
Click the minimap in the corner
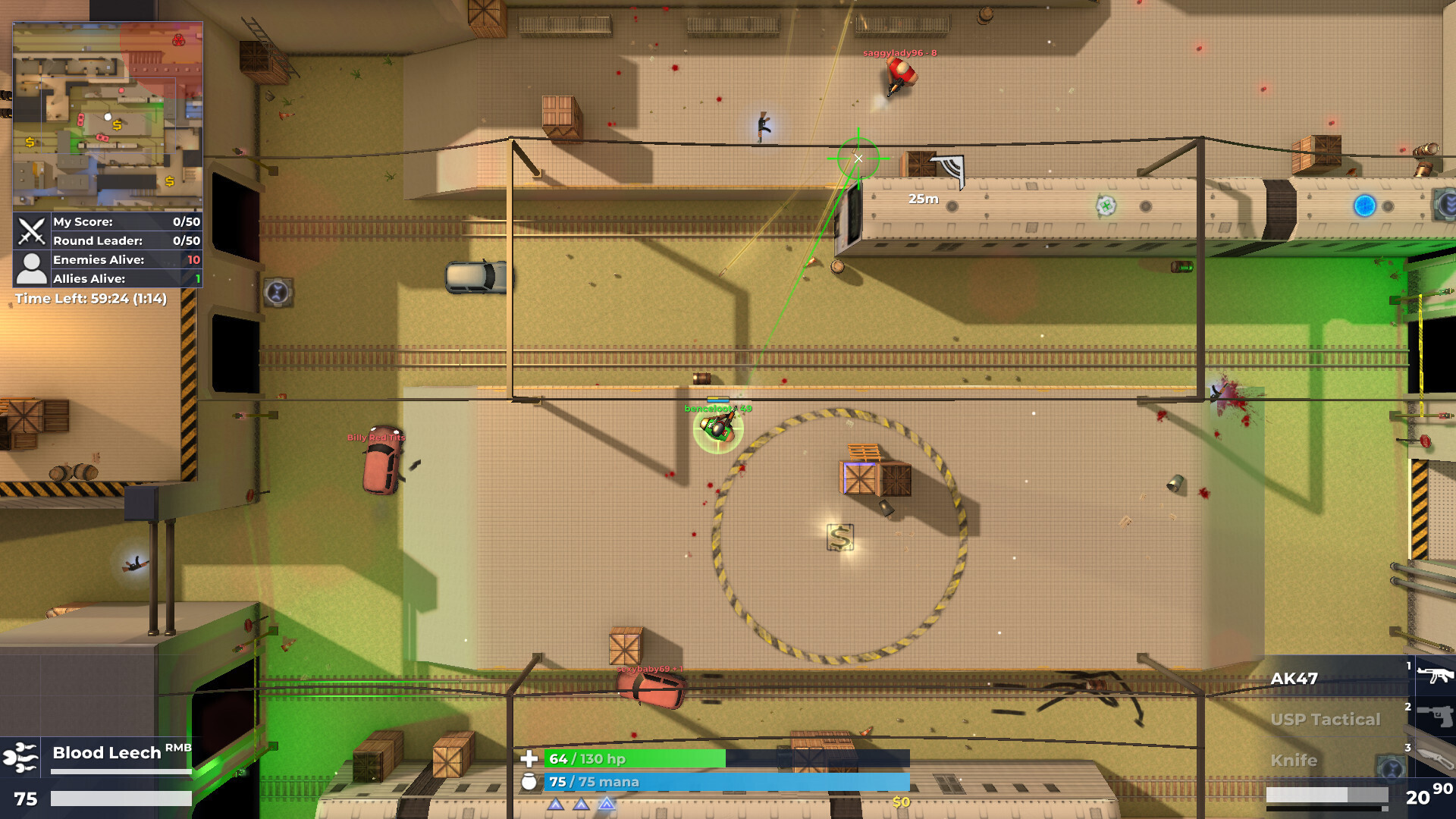(108, 116)
